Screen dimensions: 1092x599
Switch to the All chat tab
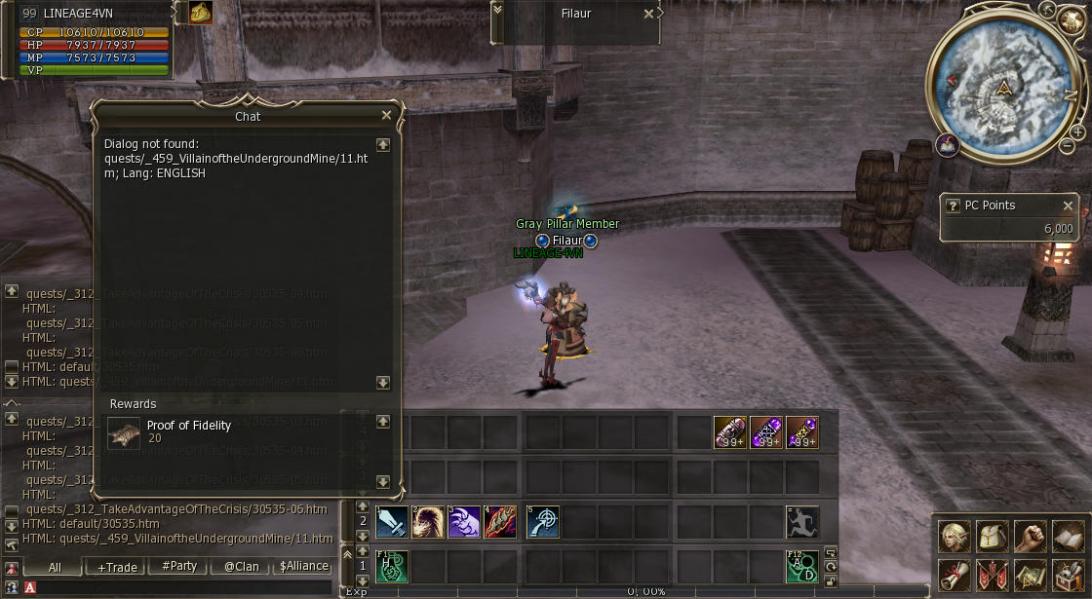pyautogui.click(x=55, y=567)
